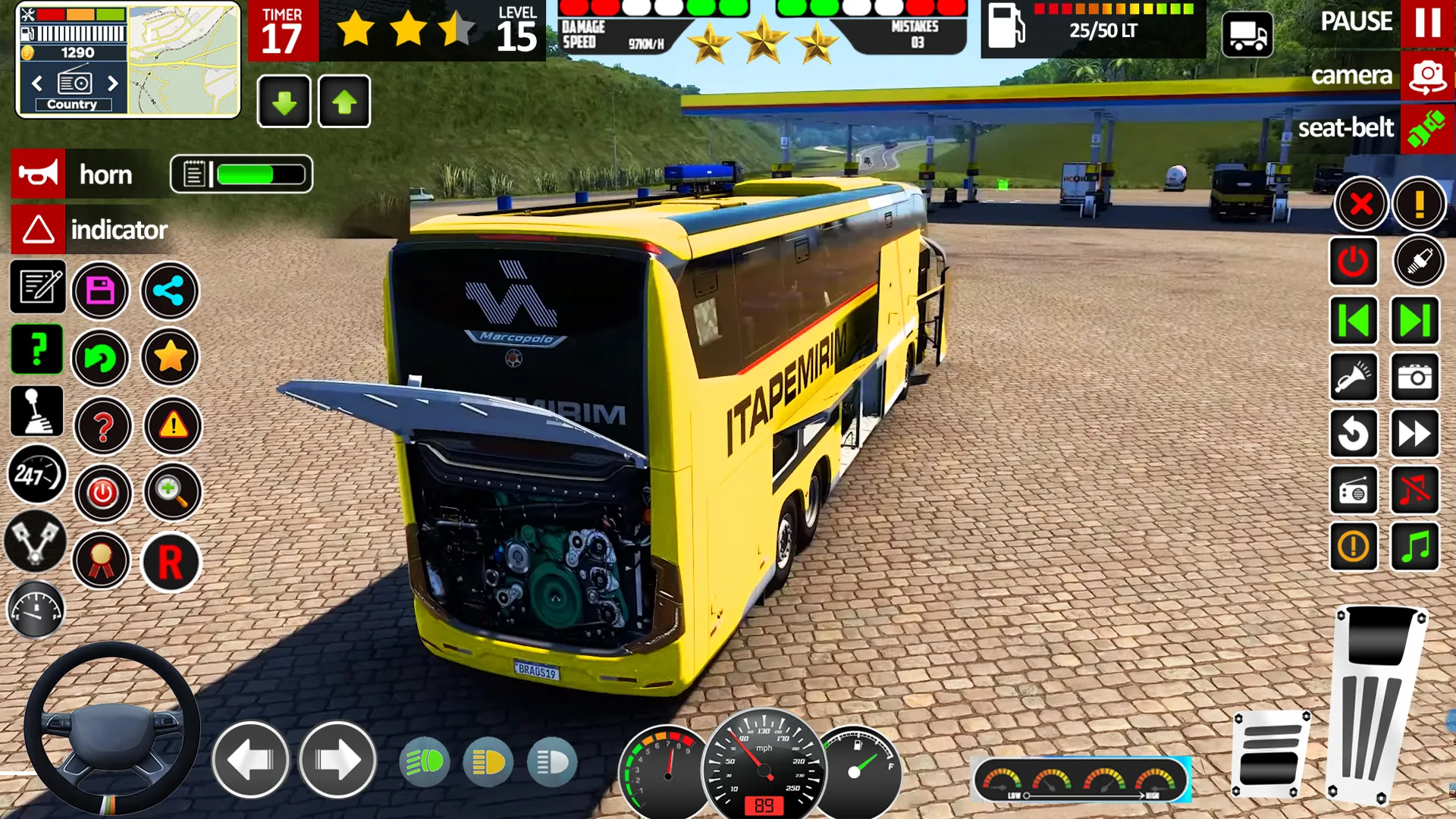Pause the game
This screenshot has width=1456, height=819.
[x=1427, y=23]
